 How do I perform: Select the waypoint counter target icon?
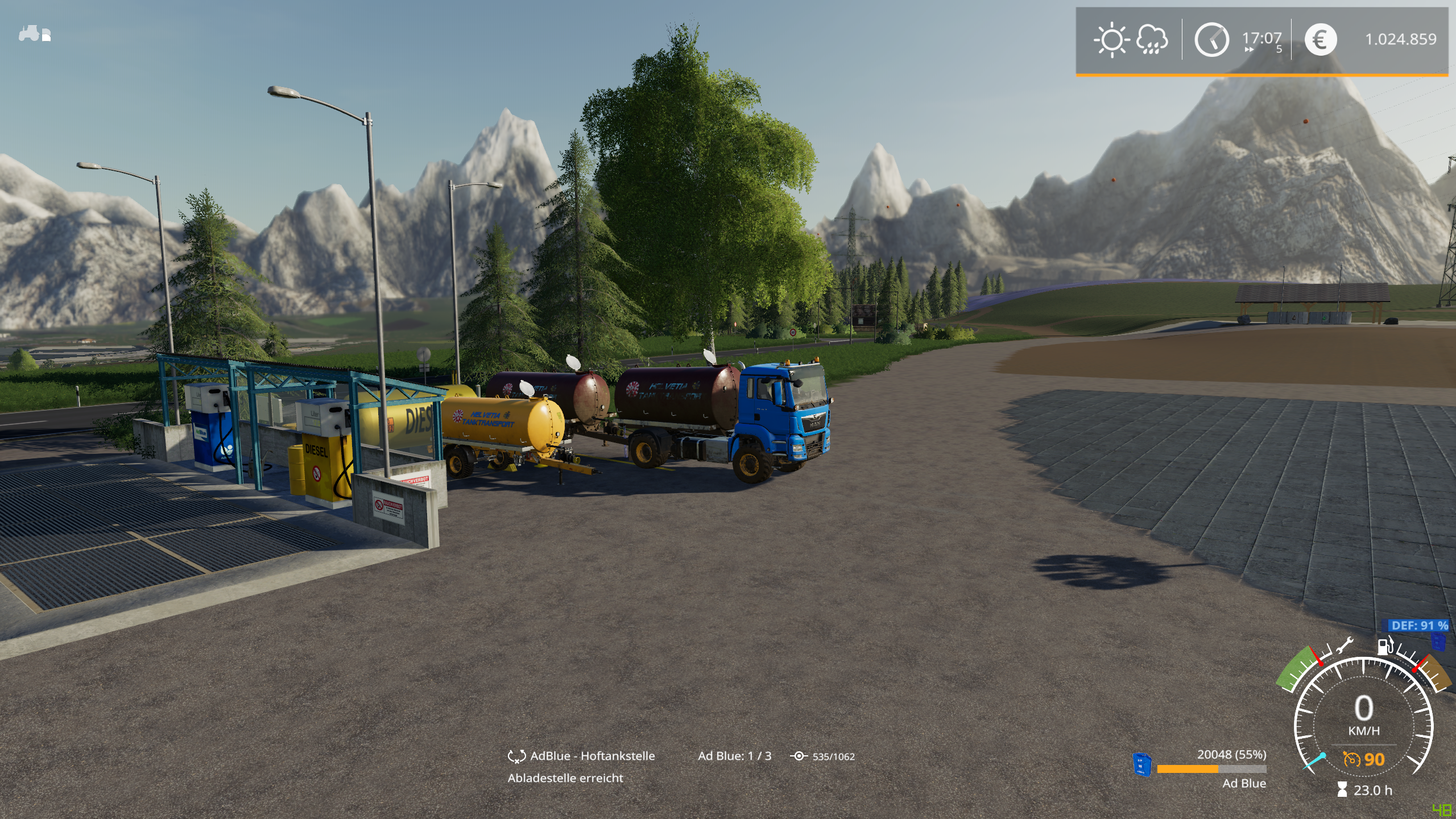click(799, 756)
